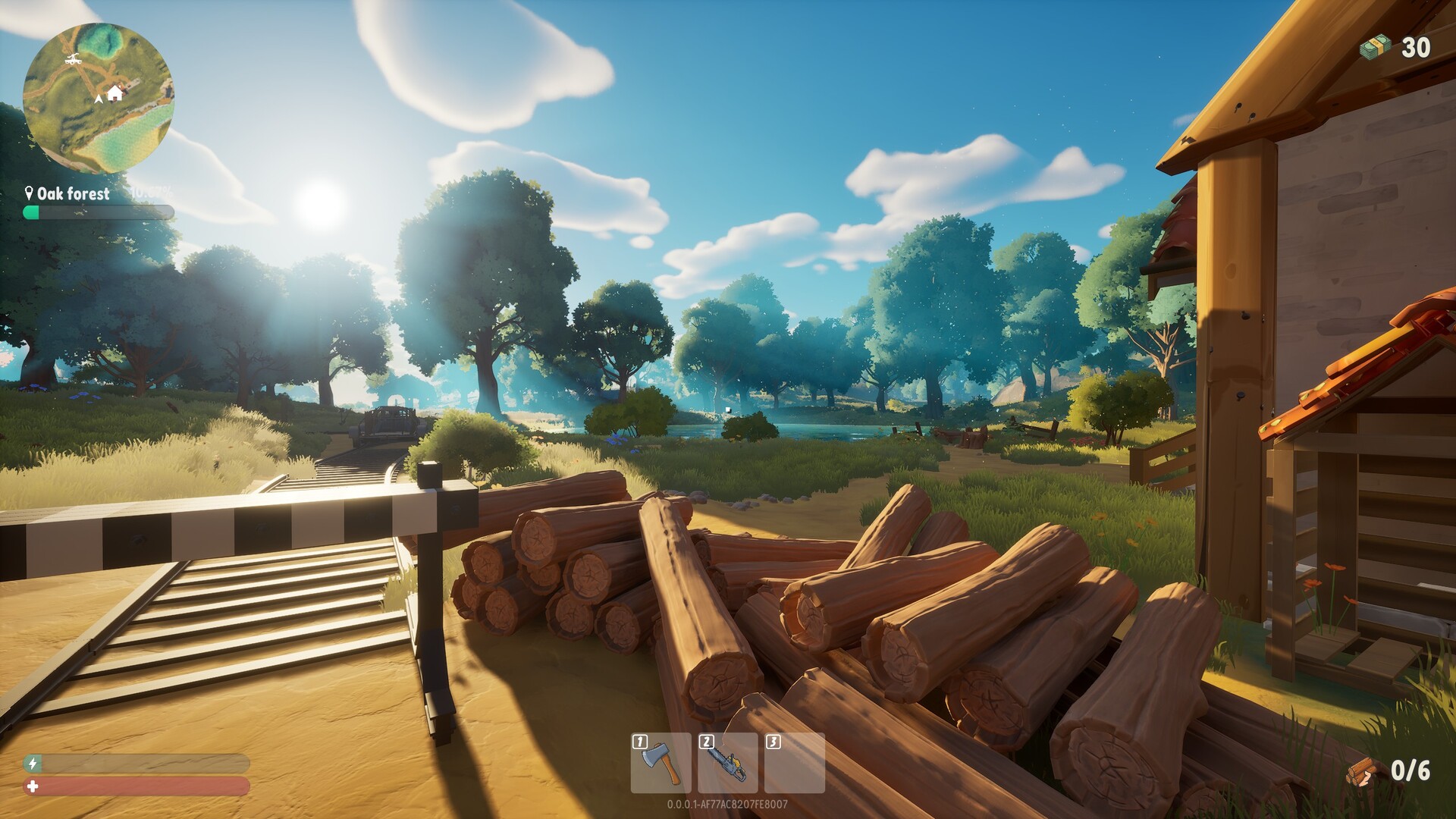Select the chainsaw in hotbar slot 2
1456x819 pixels.
[727, 763]
